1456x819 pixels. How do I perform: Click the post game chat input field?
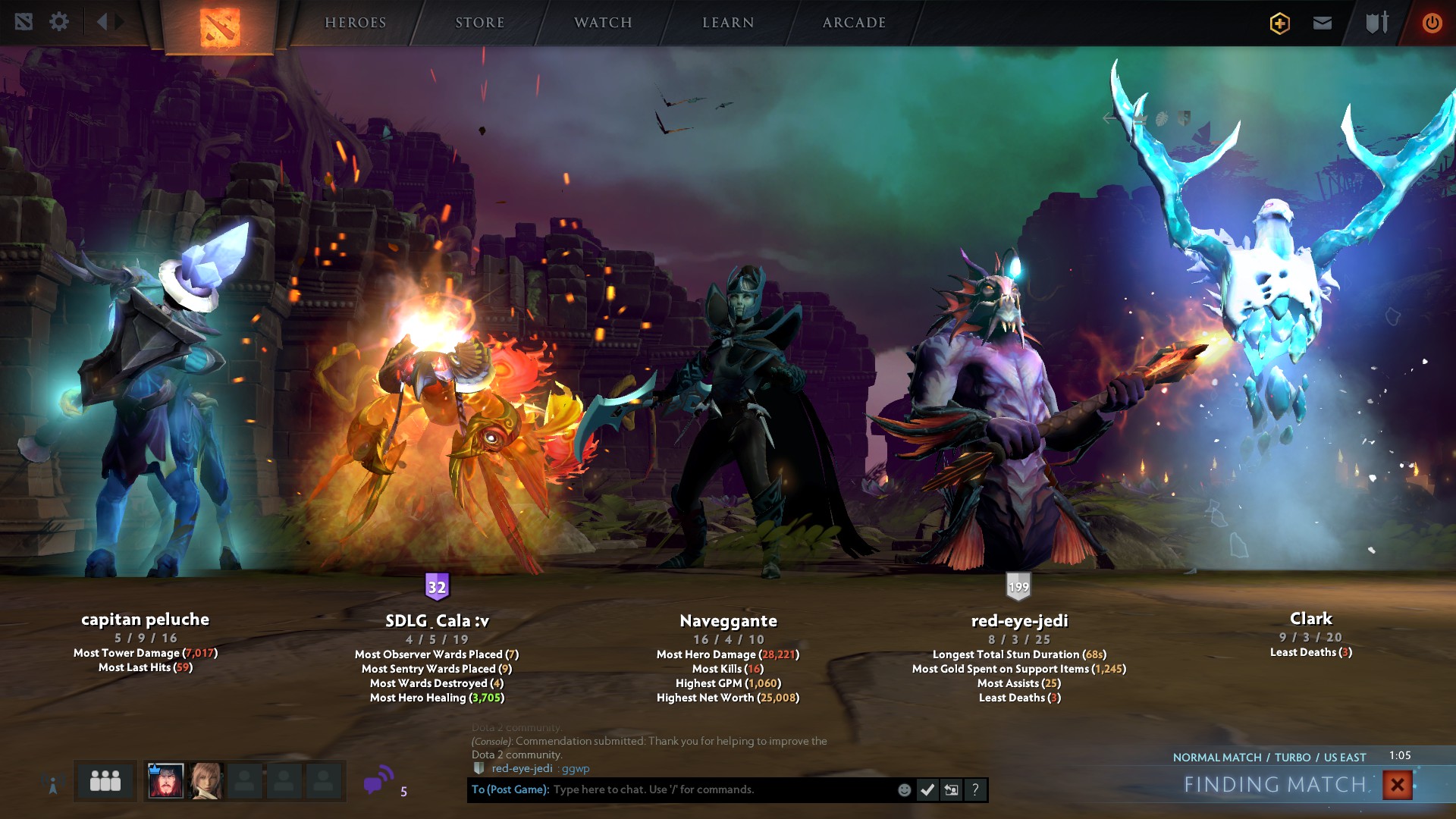click(720, 789)
